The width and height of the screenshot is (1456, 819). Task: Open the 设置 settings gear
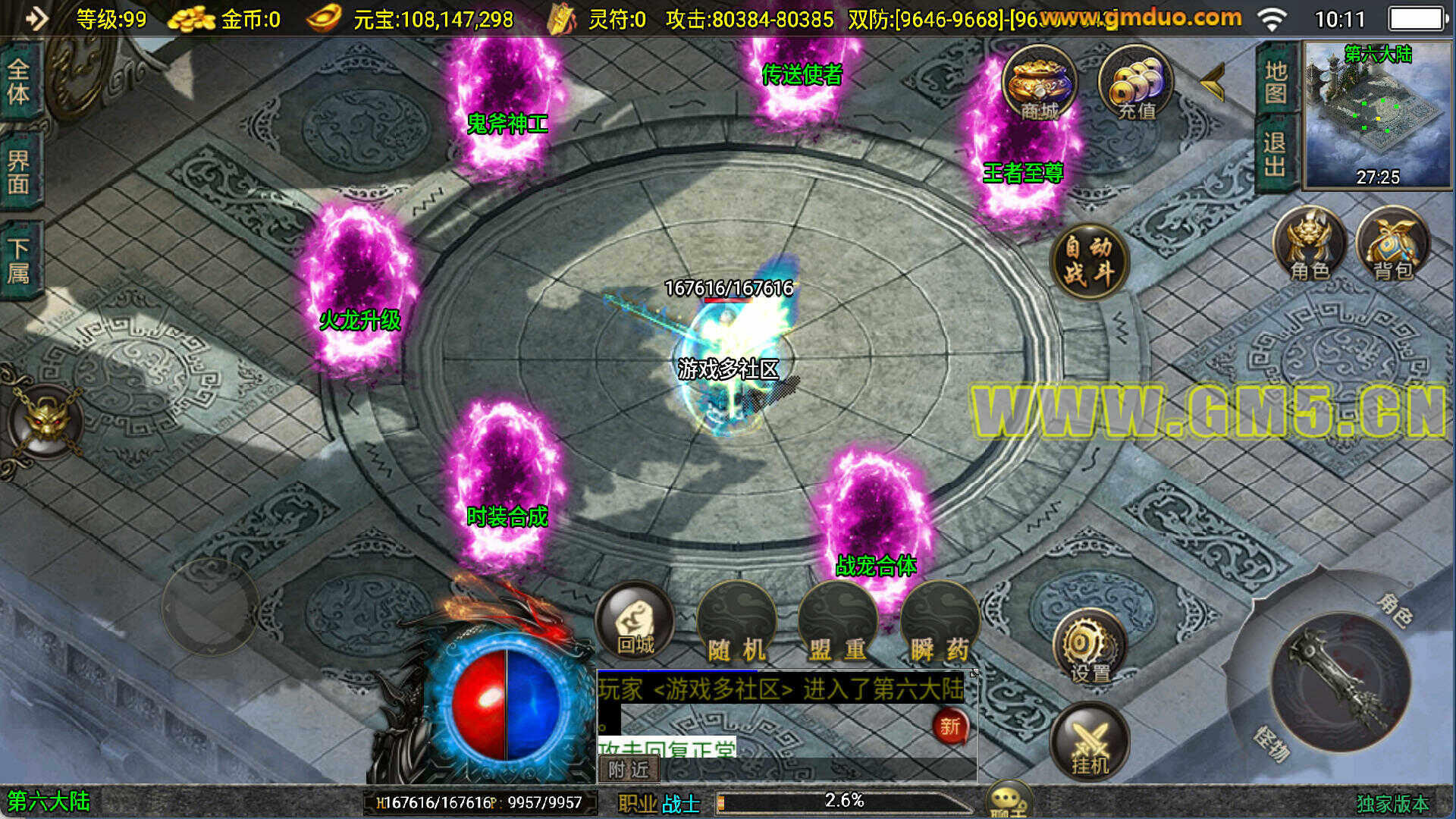pos(1090,648)
